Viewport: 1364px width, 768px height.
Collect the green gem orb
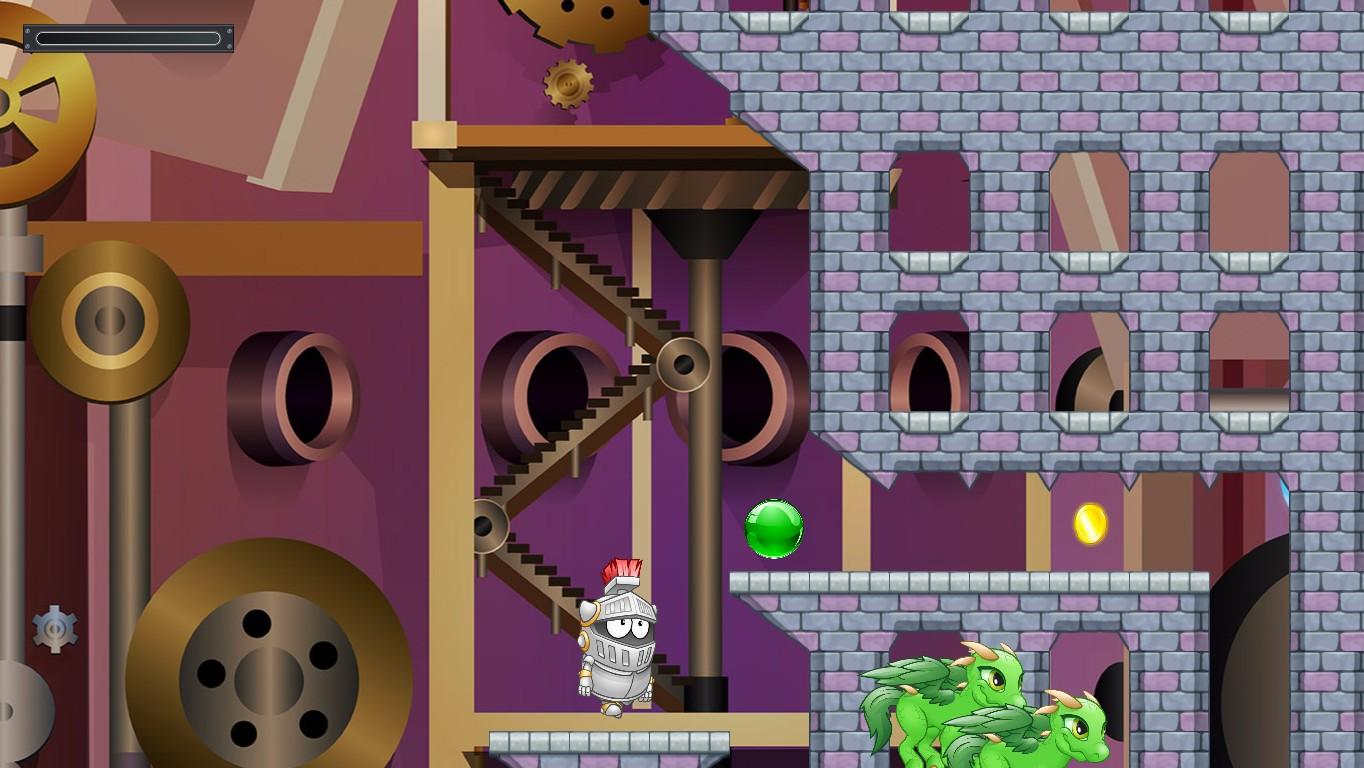[x=775, y=527]
